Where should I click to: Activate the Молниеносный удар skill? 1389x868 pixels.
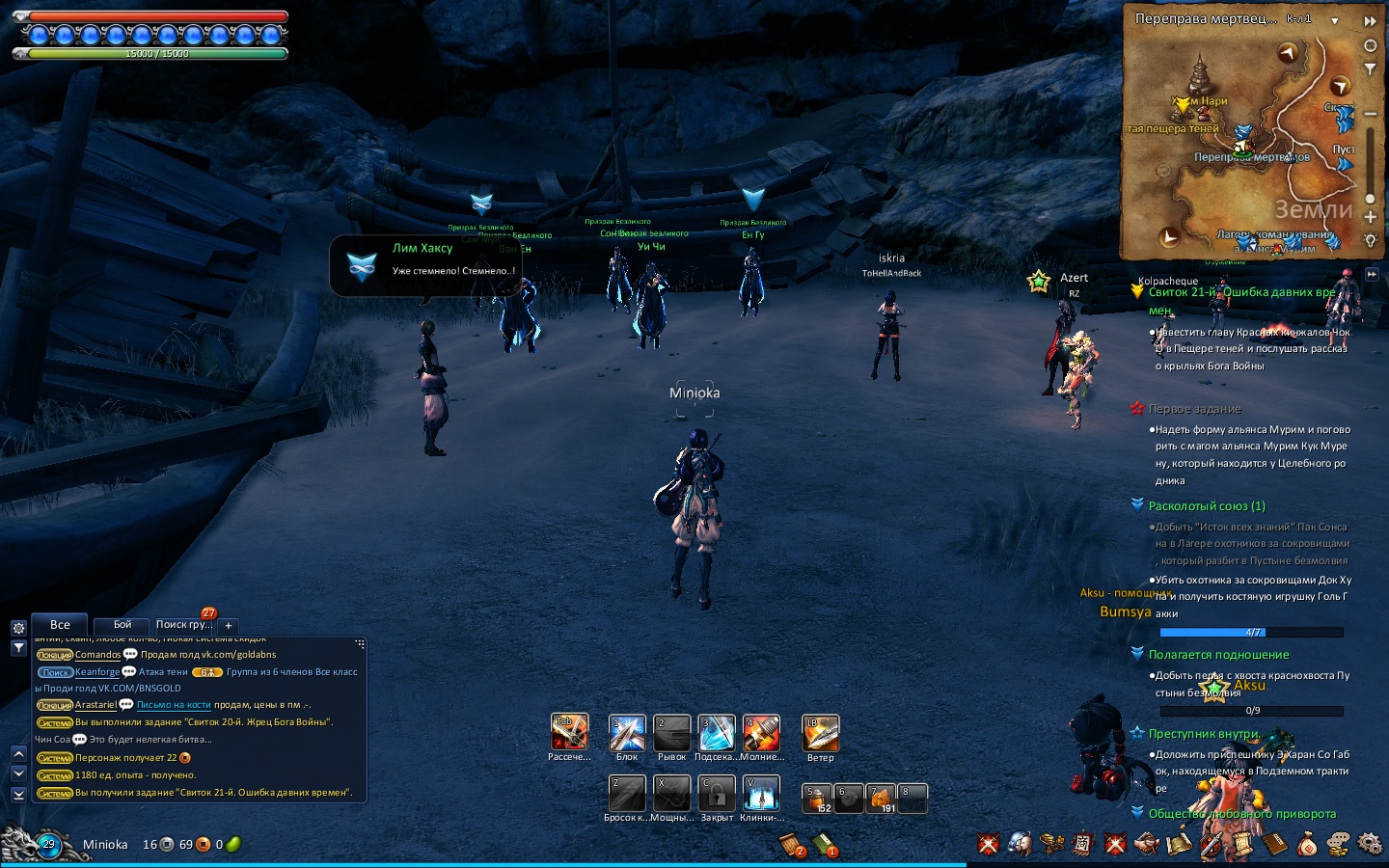[761, 734]
